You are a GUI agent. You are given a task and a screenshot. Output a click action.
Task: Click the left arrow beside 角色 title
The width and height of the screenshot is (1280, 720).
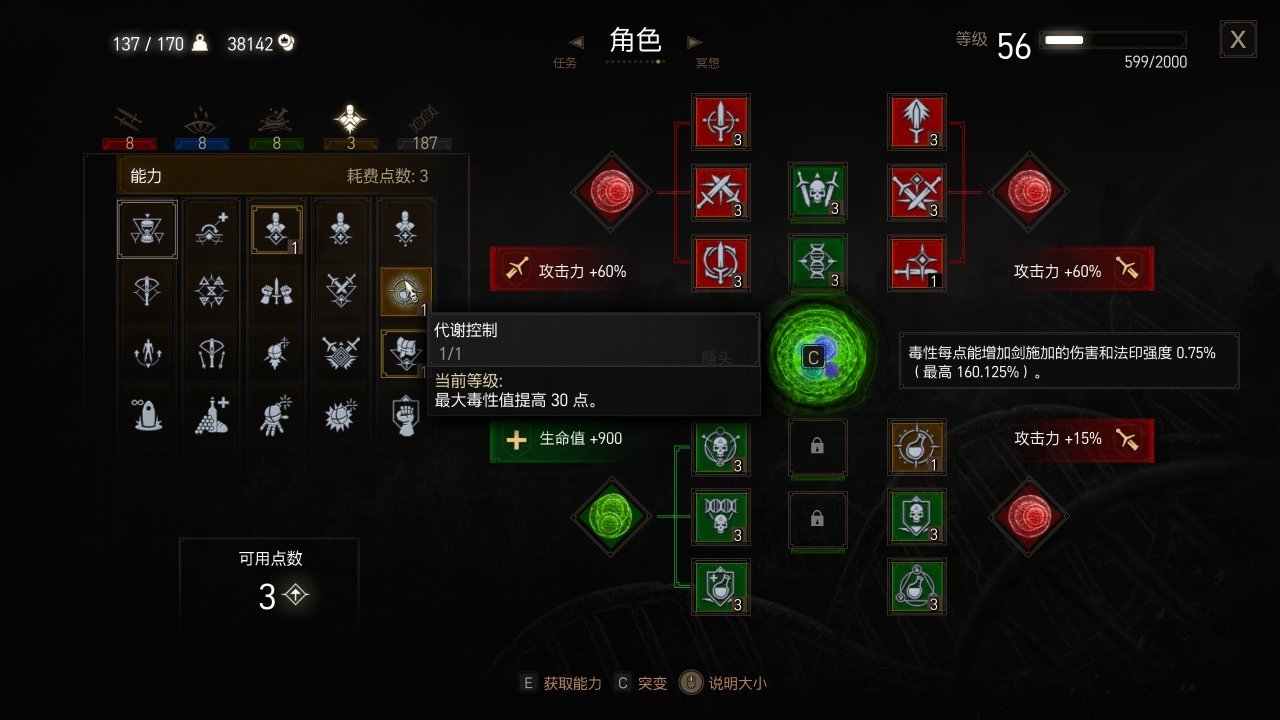(575, 42)
